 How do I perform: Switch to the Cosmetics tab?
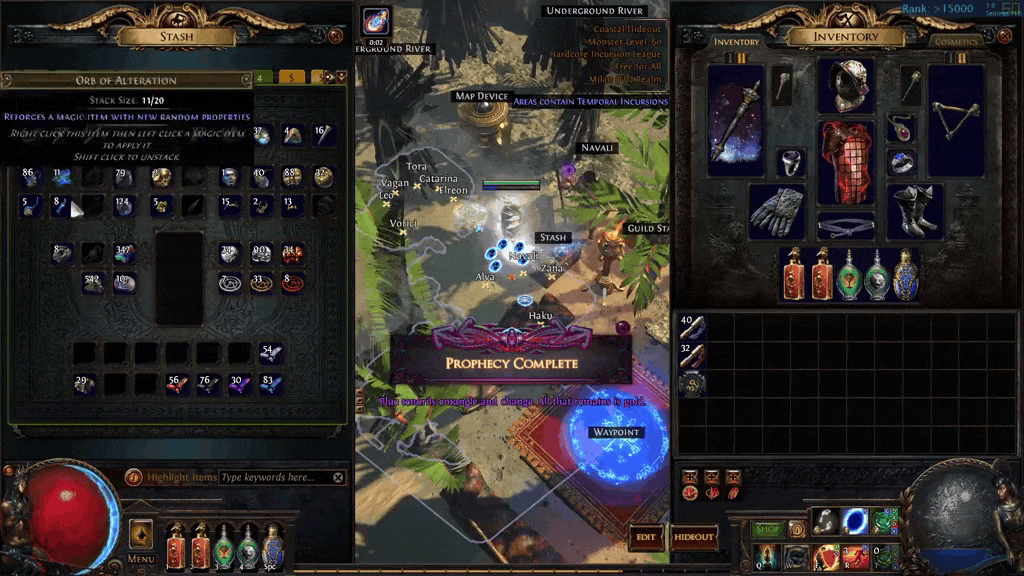click(956, 42)
